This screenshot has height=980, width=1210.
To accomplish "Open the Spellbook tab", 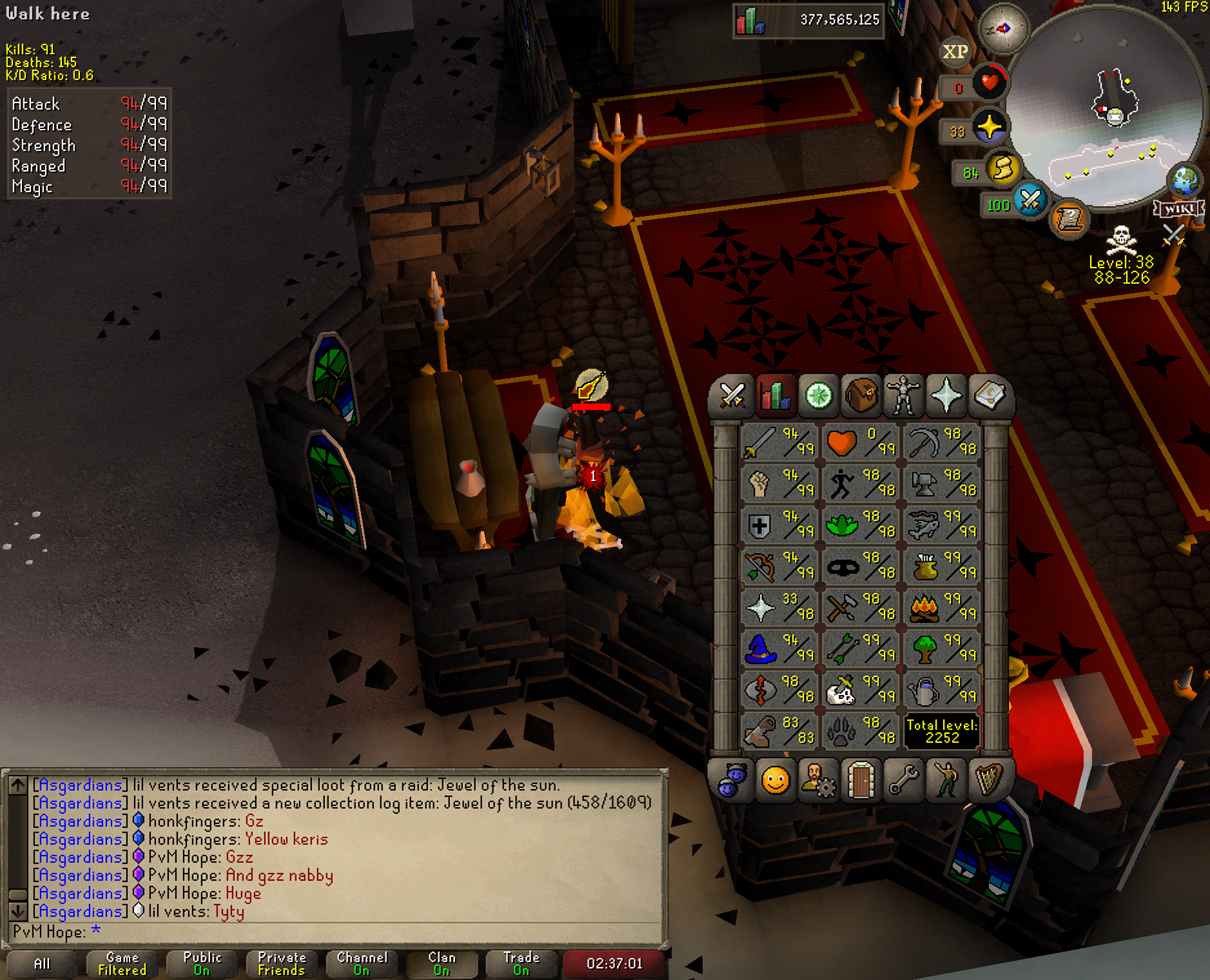I will coord(988,395).
